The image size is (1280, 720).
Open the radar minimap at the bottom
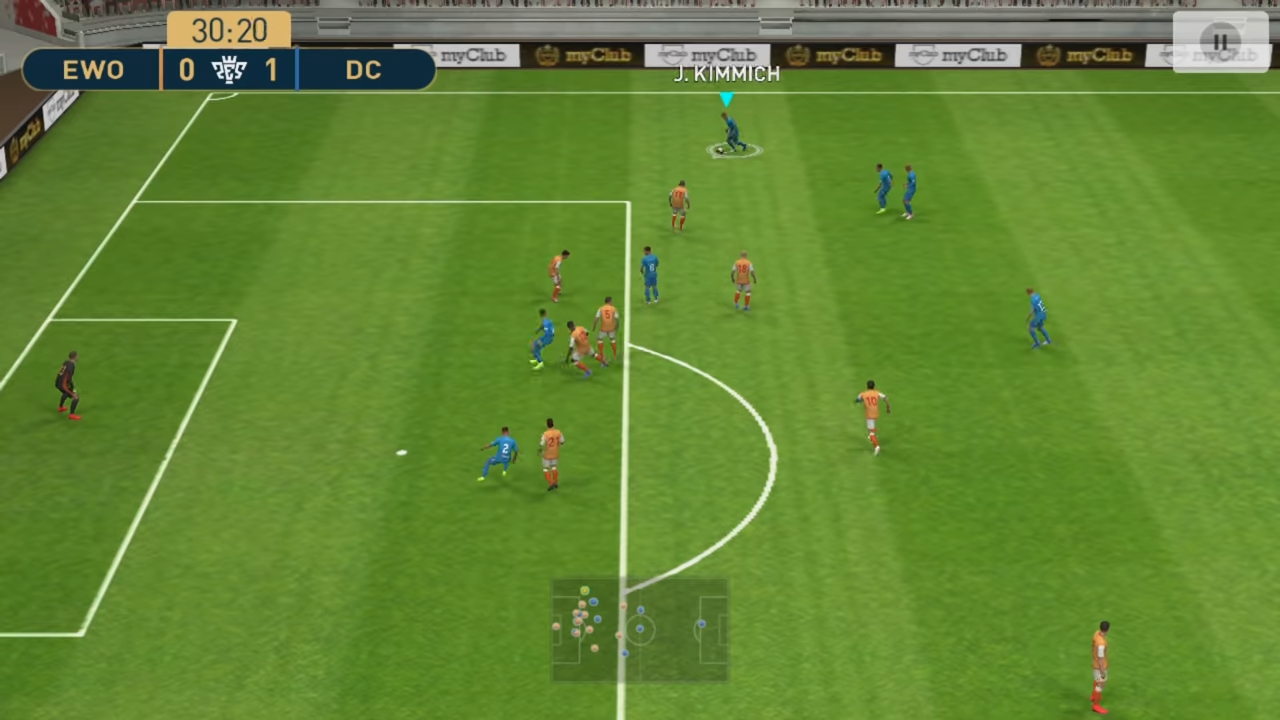pyautogui.click(x=640, y=630)
